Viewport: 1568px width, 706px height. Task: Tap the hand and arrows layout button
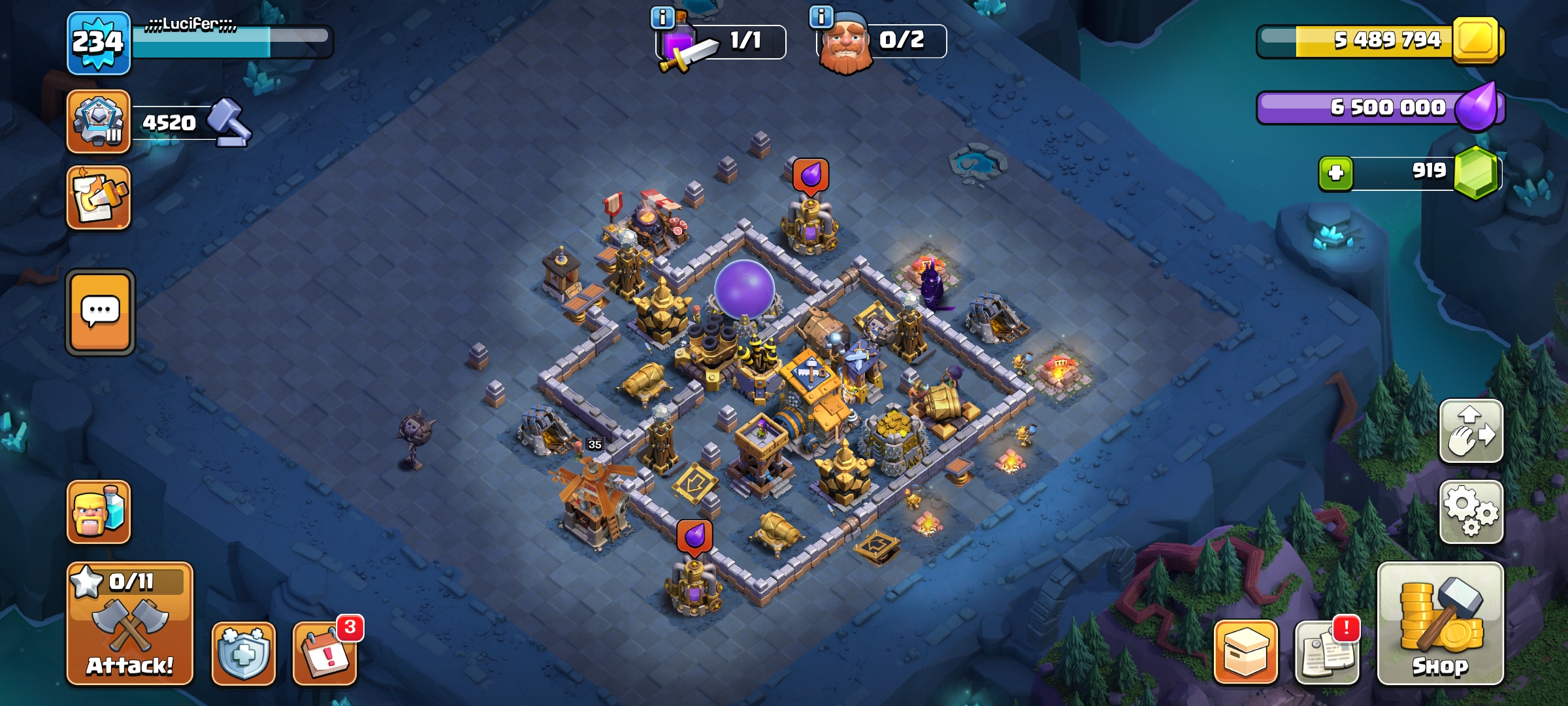pyautogui.click(x=1471, y=431)
